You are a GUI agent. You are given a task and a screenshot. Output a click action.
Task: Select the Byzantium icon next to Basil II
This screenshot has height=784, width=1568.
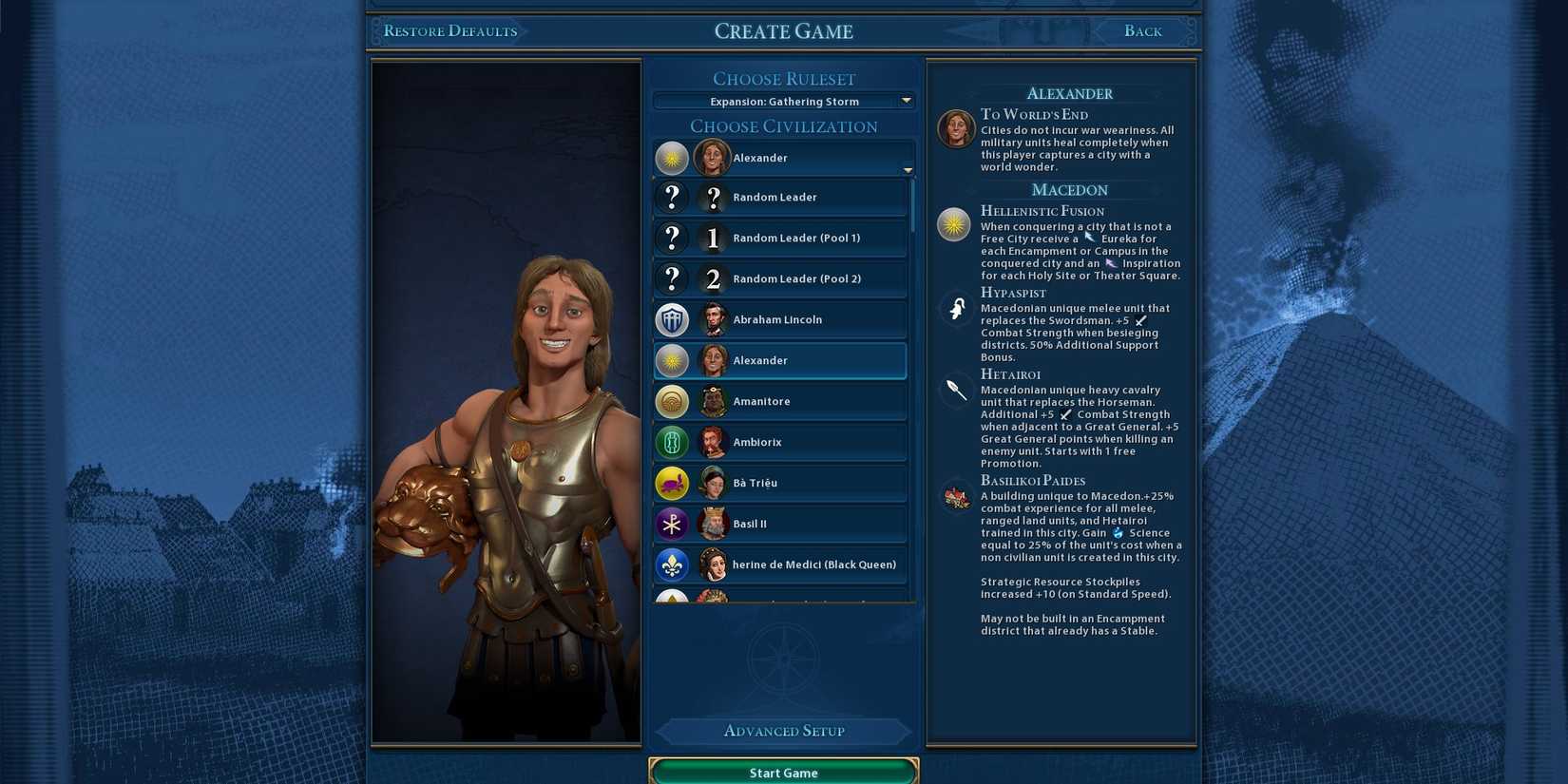672,524
